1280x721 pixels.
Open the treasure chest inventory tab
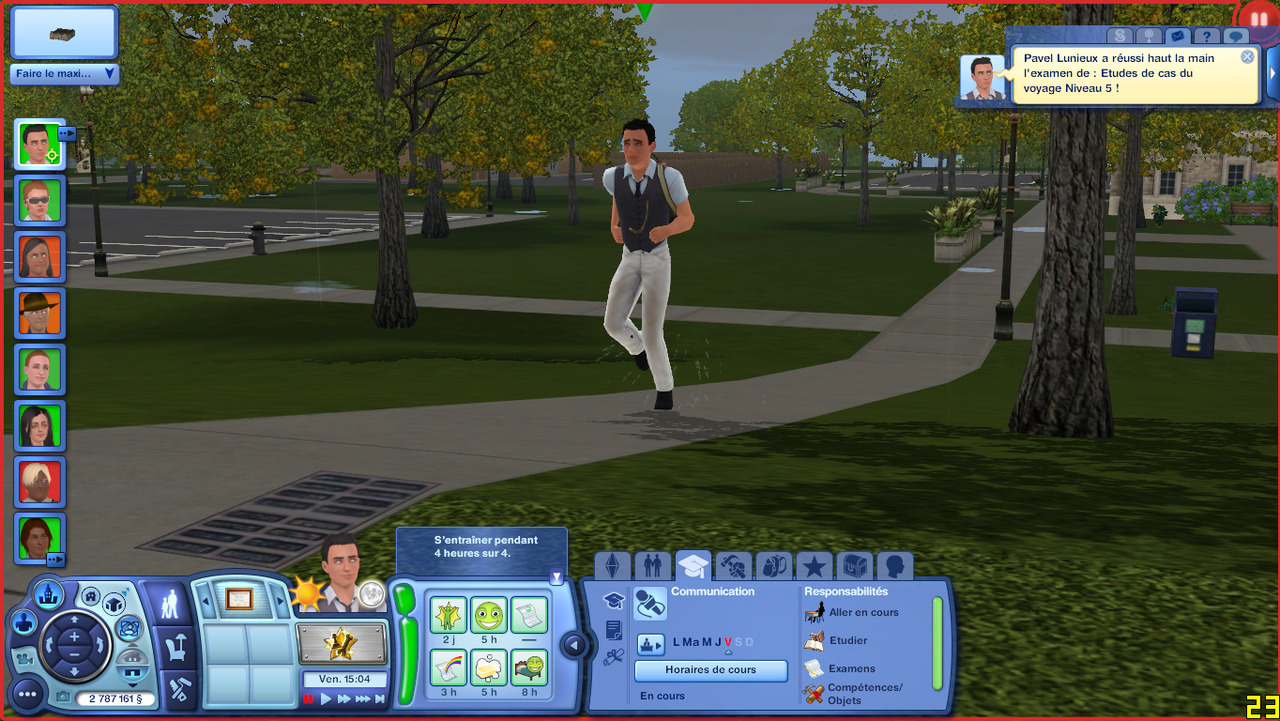854,567
